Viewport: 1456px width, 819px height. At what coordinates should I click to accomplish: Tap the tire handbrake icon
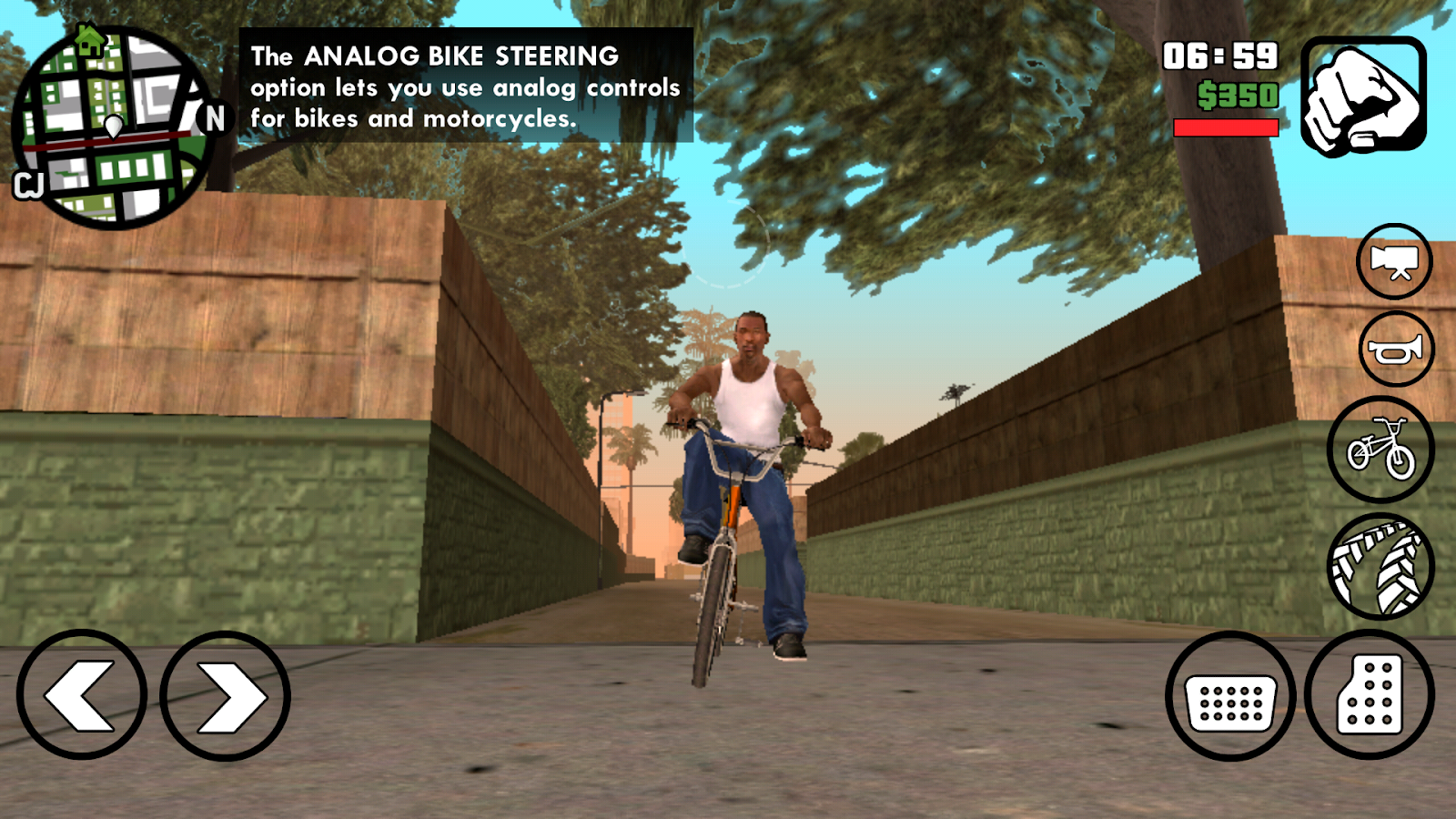1380,564
